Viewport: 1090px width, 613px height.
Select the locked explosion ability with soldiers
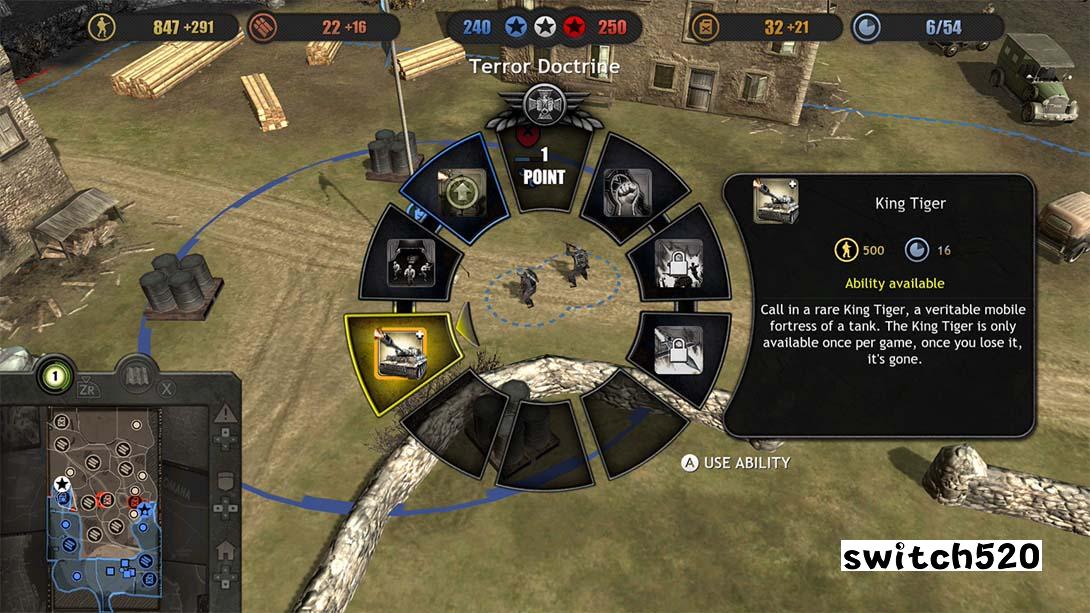click(x=677, y=263)
